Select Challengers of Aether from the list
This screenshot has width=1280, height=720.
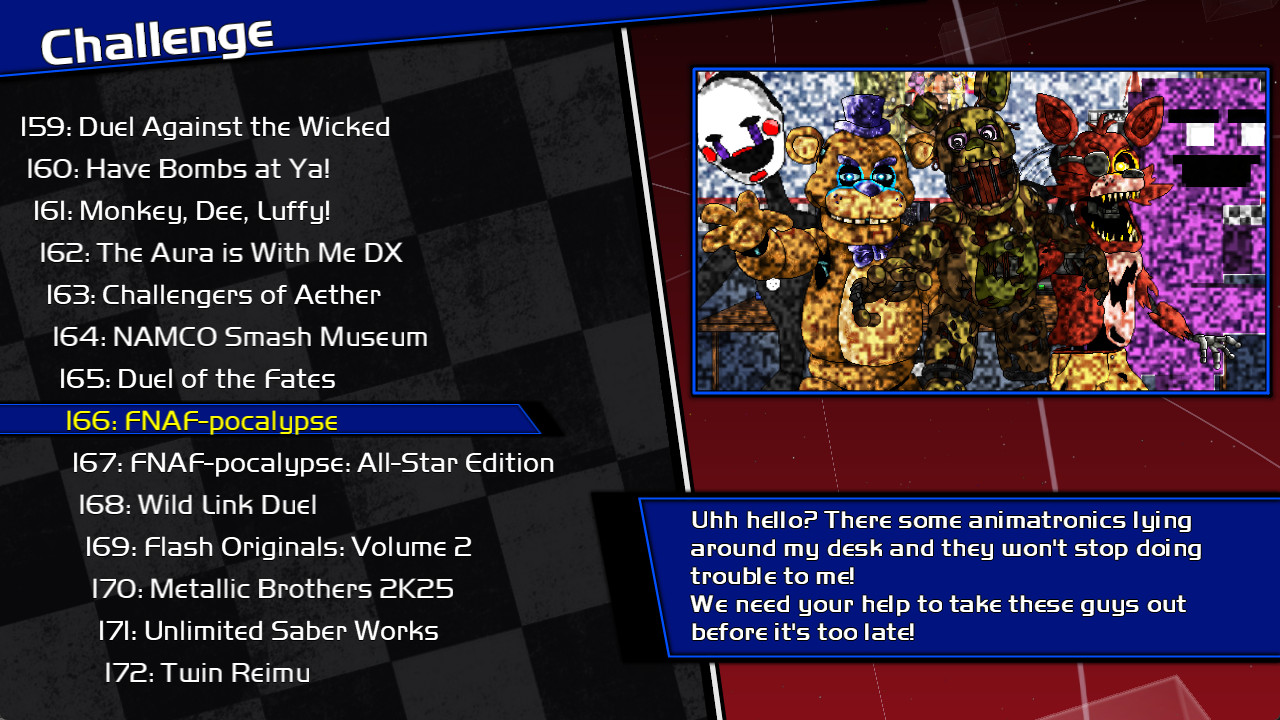[215, 295]
